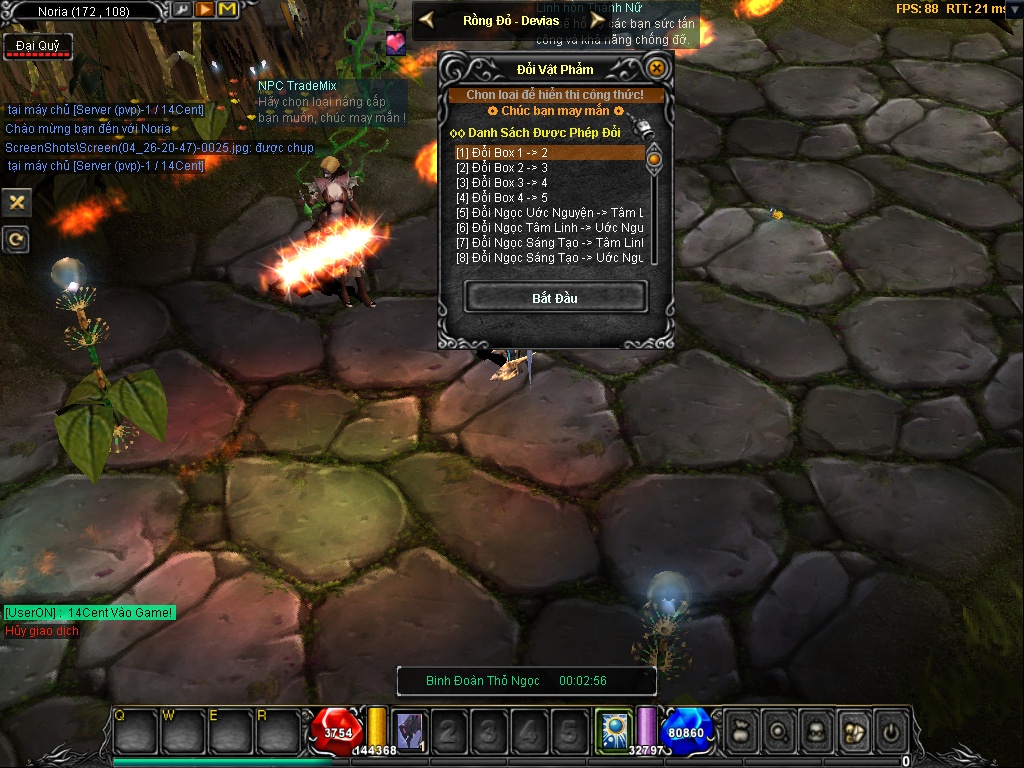Open the wrench settings button
The width and height of the screenshot is (1024, 768).
click(182, 10)
